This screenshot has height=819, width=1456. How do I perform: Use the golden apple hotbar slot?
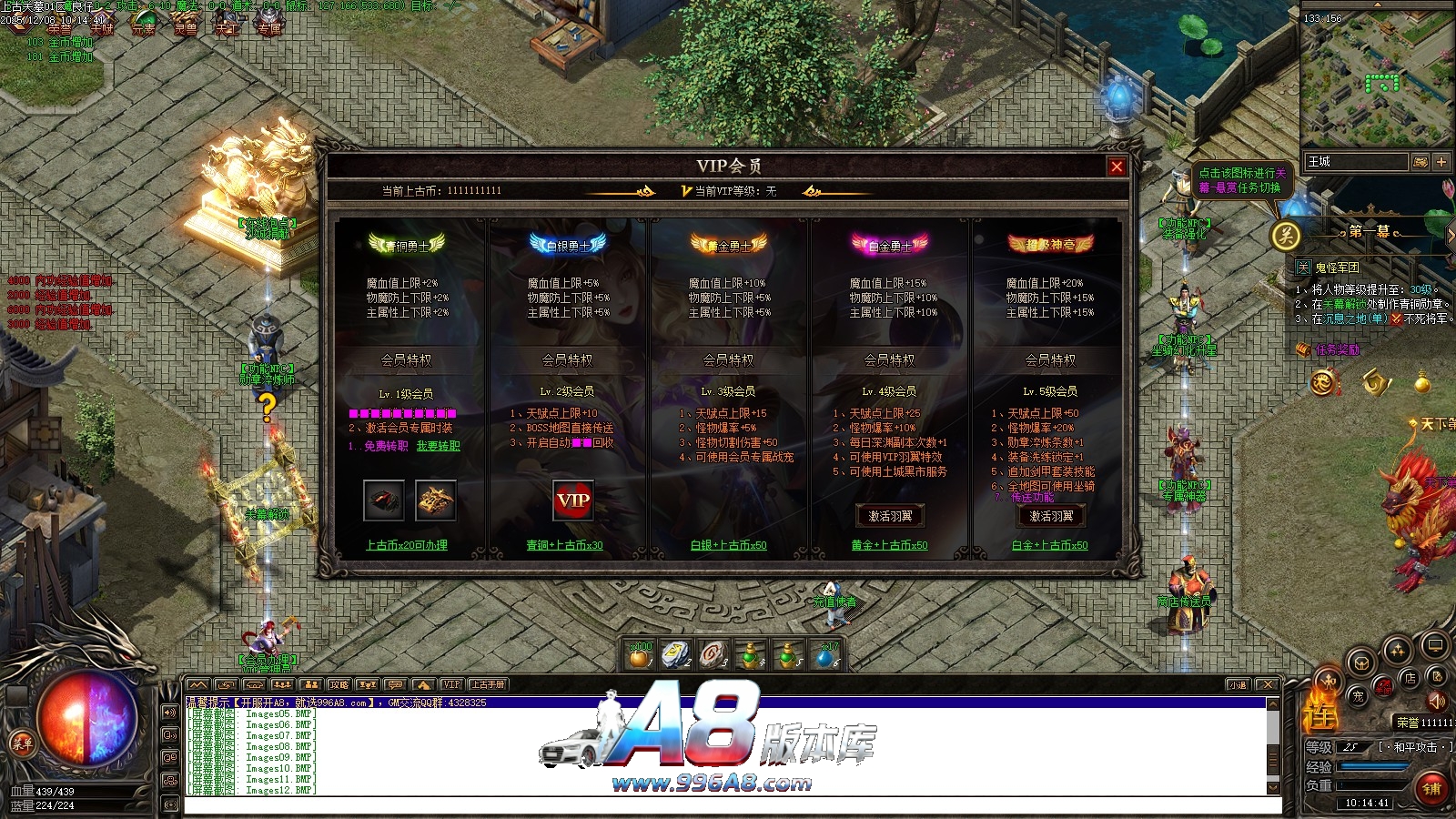[x=641, y=655]
